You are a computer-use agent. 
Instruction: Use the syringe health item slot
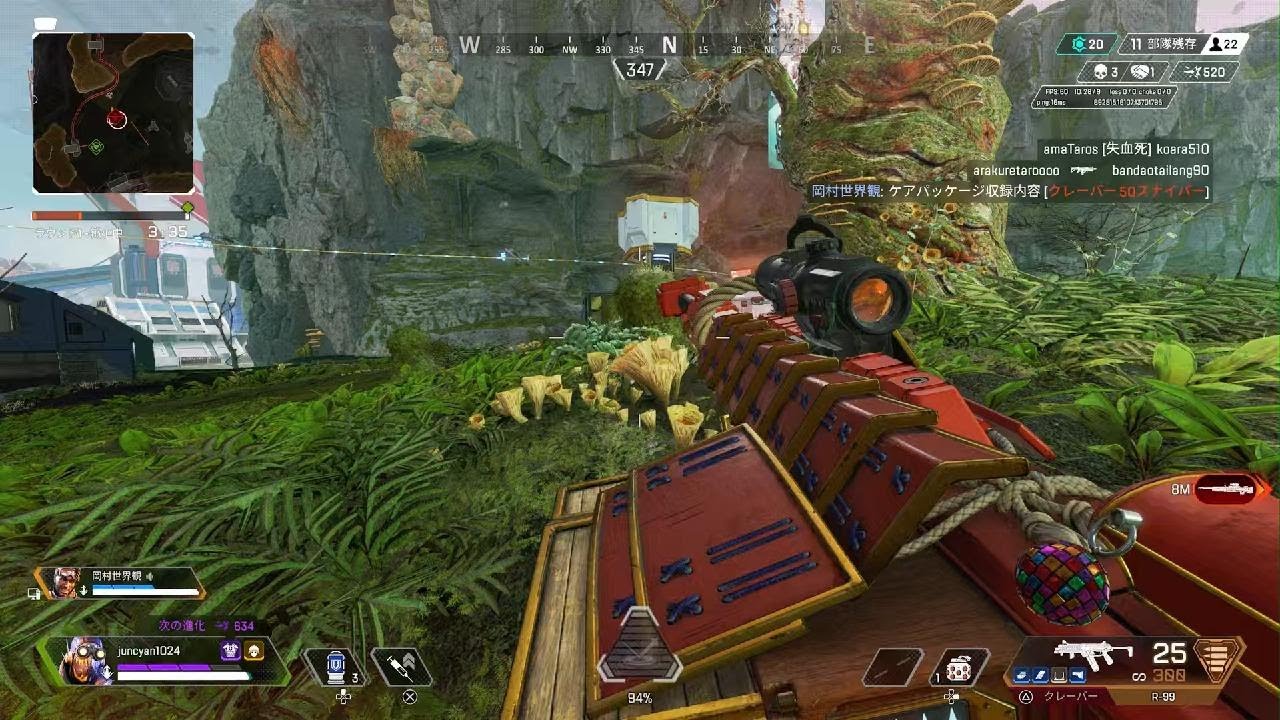click(401, 666)
